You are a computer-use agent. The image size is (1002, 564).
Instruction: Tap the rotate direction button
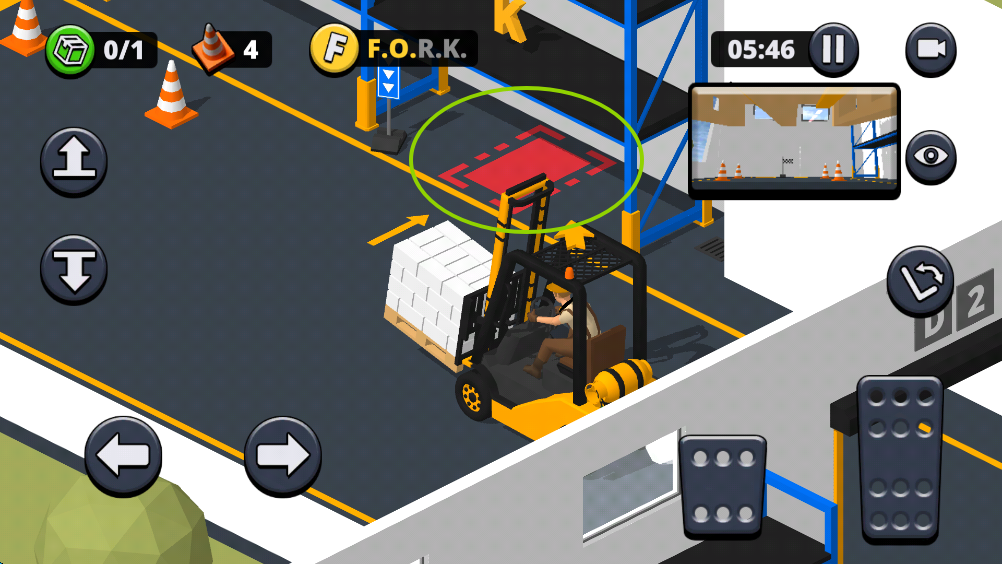pyautogui.click(x=920, y=281)
